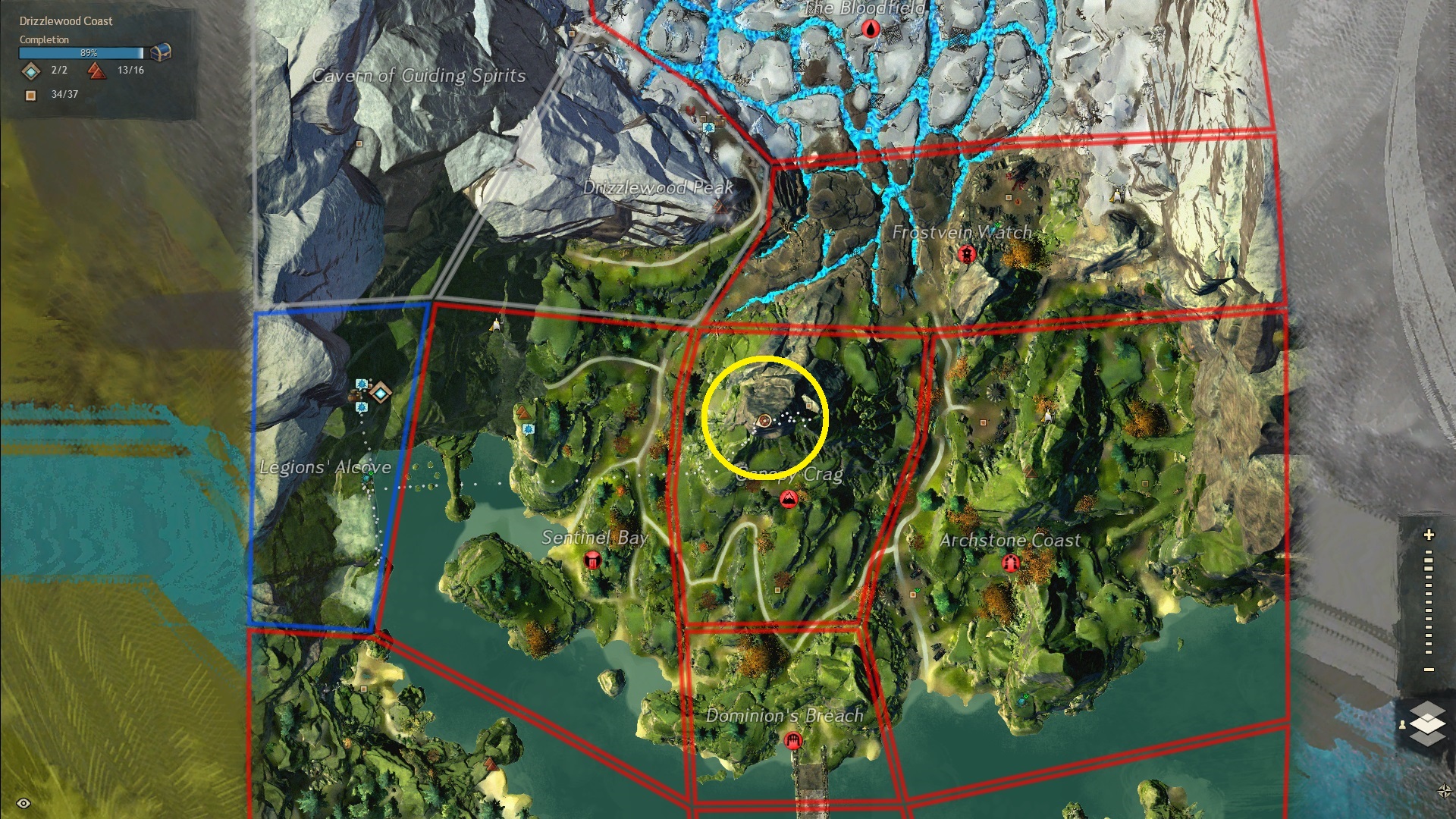Viewport: 1456px width, 819px height.
Task: Click the Archstone Coast red objective marker
Action: pyautogui.click(x=1009, y=563)
